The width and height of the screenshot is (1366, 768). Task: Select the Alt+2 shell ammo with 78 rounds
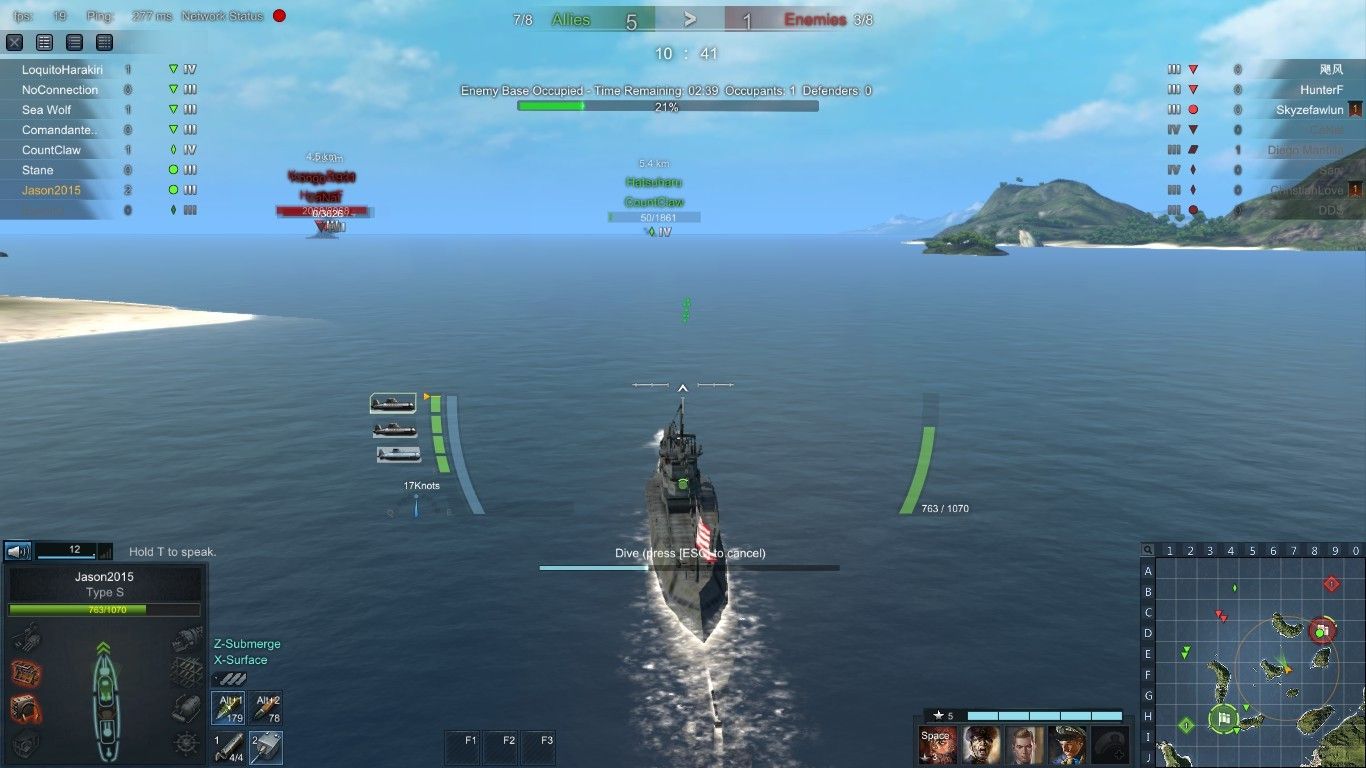(266, 708)
